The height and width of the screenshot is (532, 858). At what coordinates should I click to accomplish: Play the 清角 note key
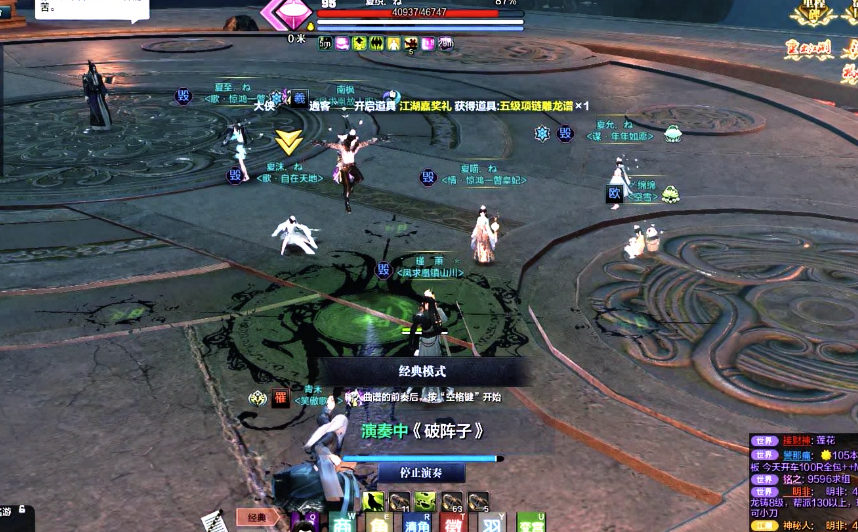(x=416, y=524)
